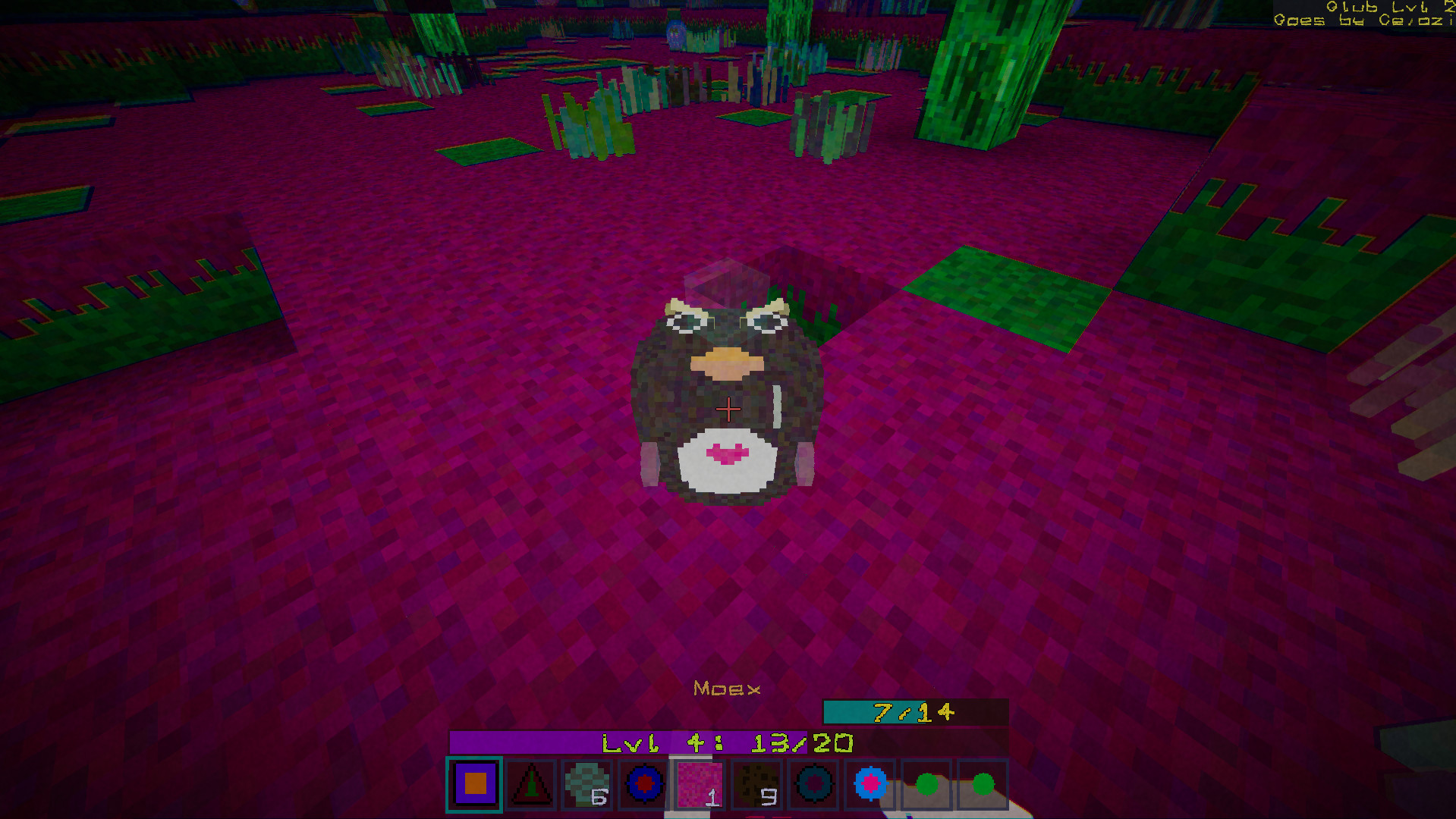Viewport: 1456px width, 819px height.
Task: Click the crosshair at screen center
Action: (x=728, y=409)
